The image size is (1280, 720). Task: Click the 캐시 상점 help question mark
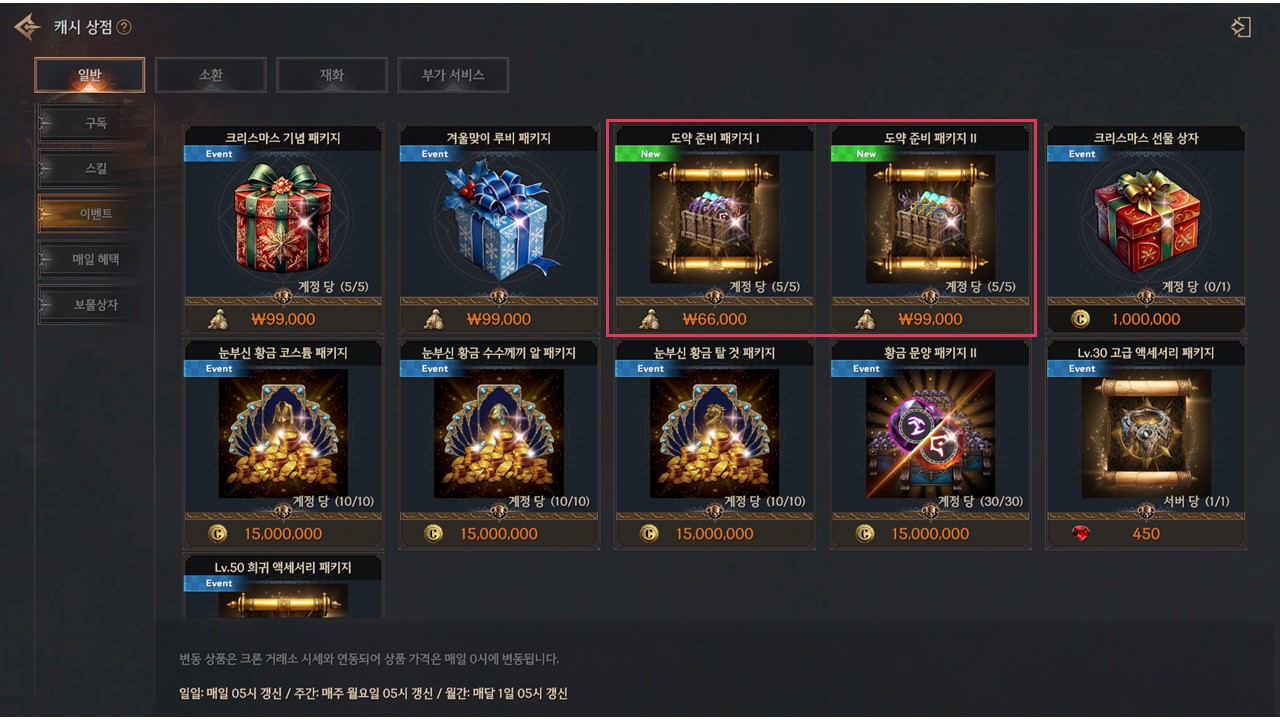(124, 28)
